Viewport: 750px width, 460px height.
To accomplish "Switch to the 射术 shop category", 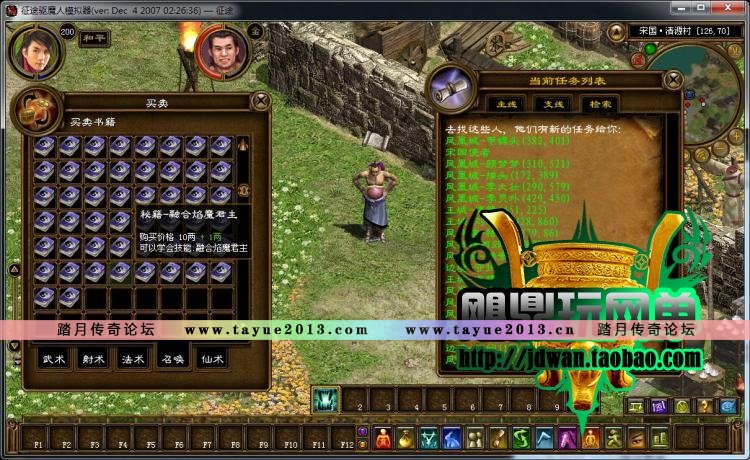I will pos(91,355).
